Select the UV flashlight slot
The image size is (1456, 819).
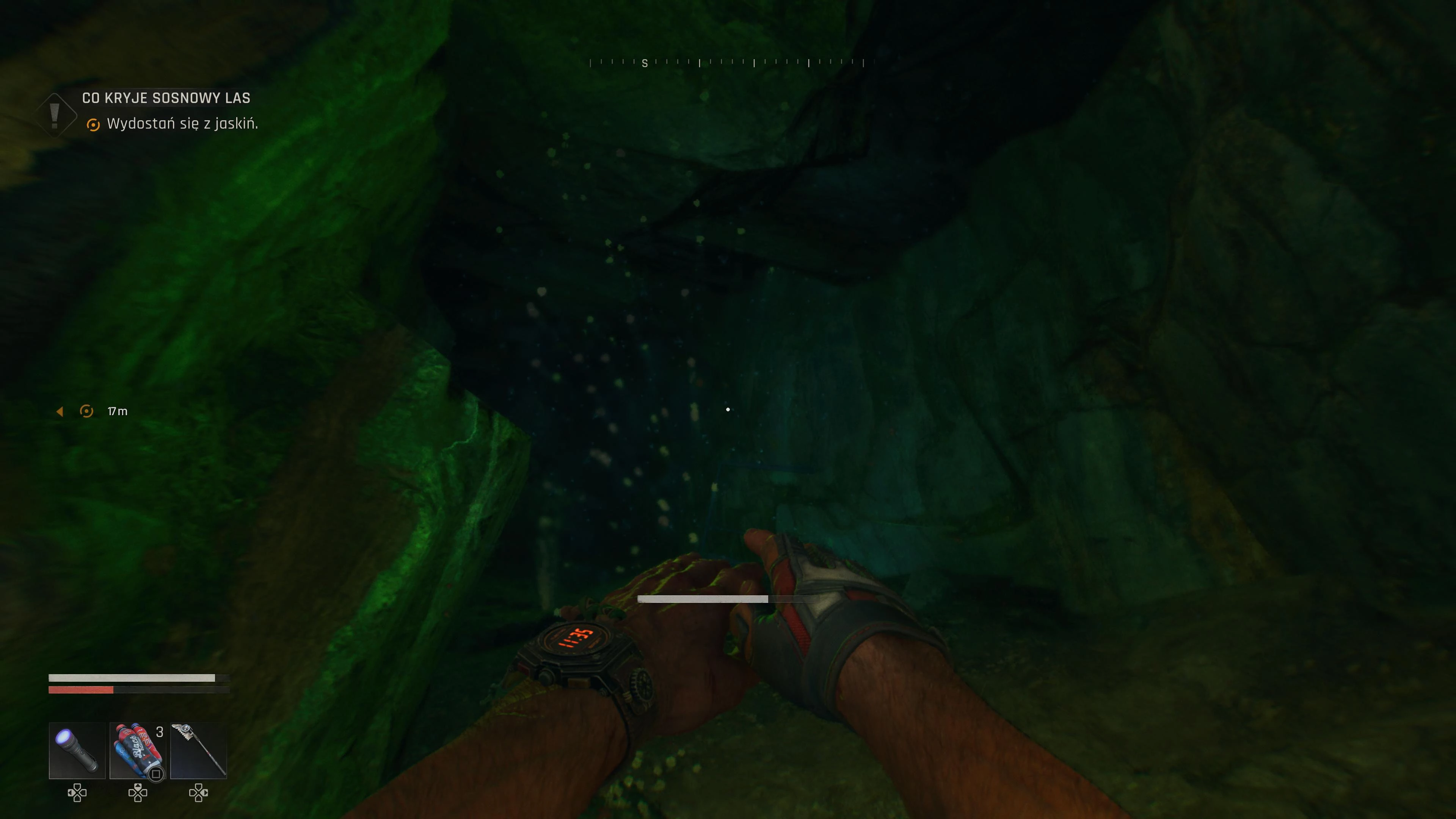click(77, 750)
